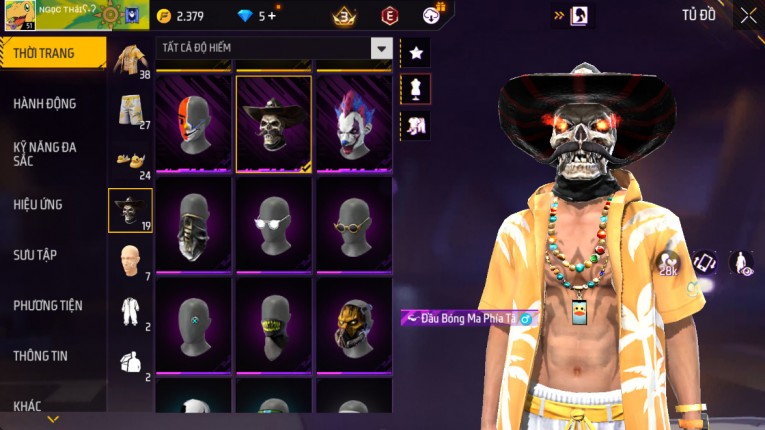This screenshot has width=765, height=430.
Task: Select the golden demon mask item
Action: (354, 324)
